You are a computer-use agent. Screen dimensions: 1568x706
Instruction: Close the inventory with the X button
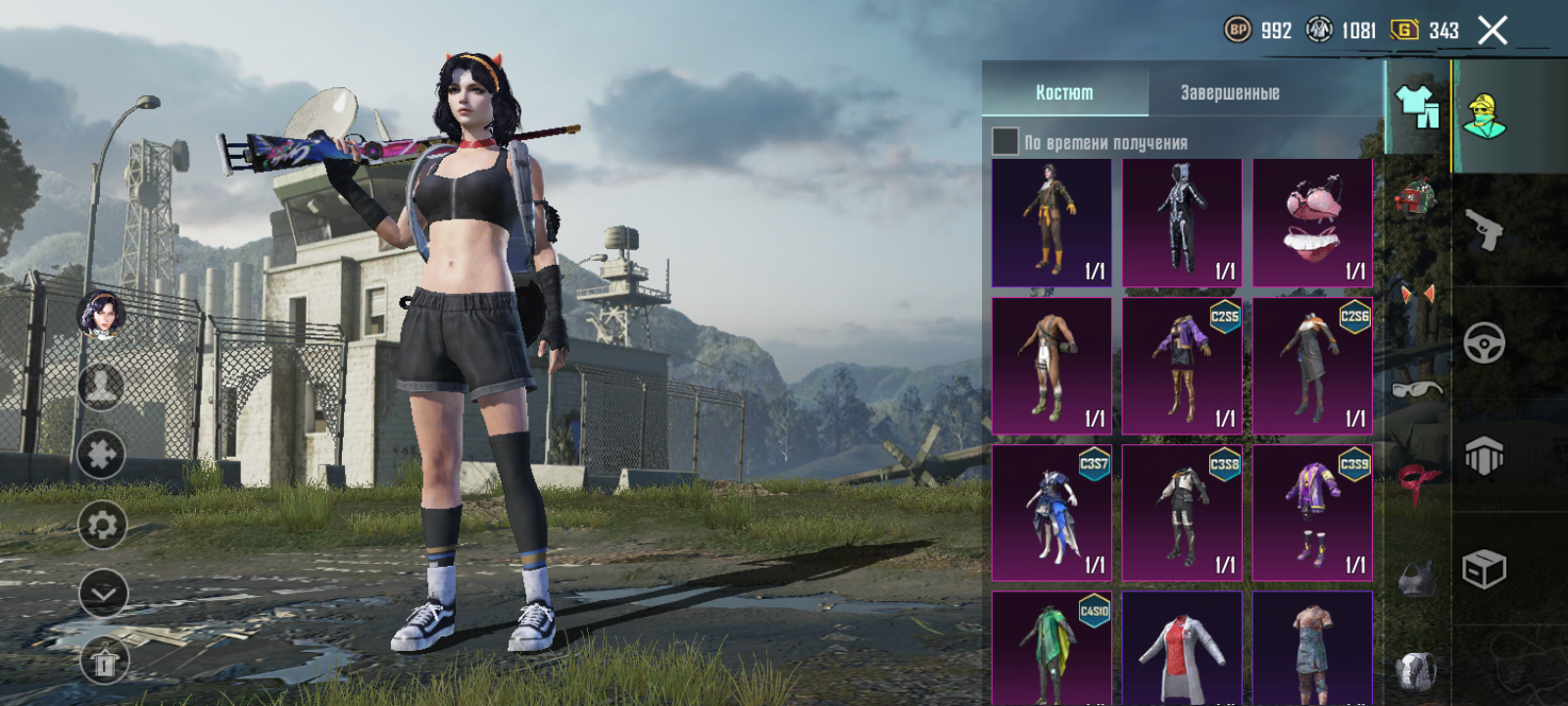point(1493,31)
